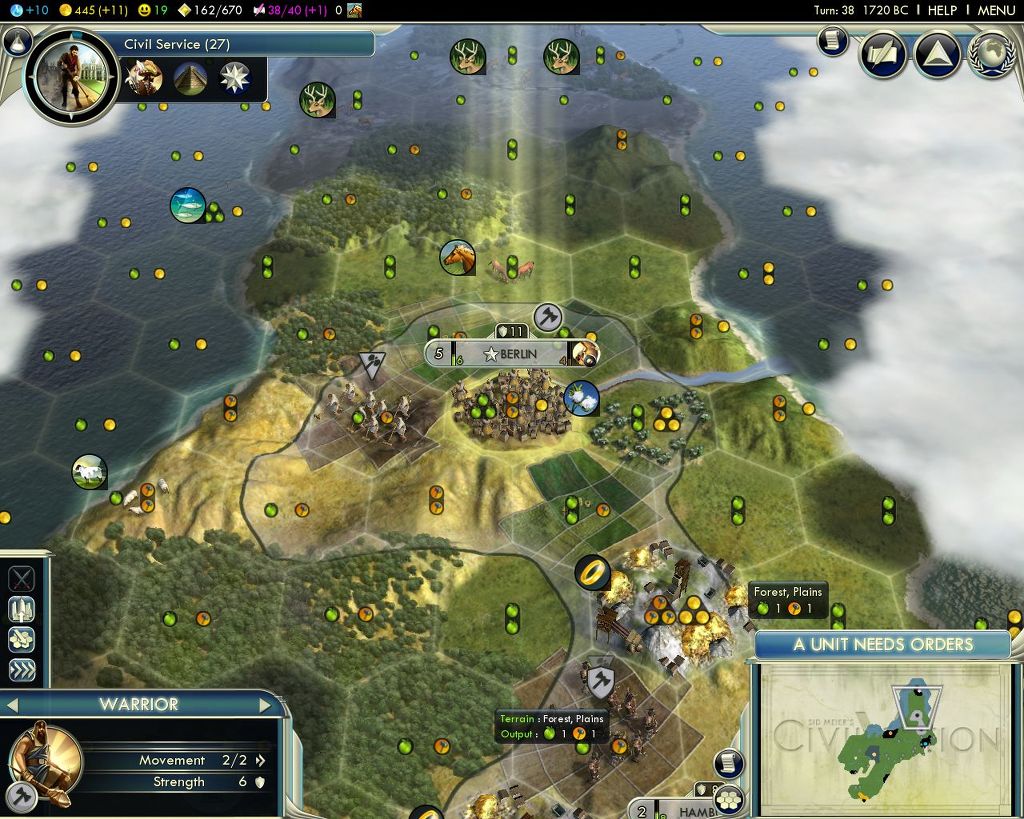
Task: Click the researcher portrait to open tech tree
Action: [x=72, y=76]
